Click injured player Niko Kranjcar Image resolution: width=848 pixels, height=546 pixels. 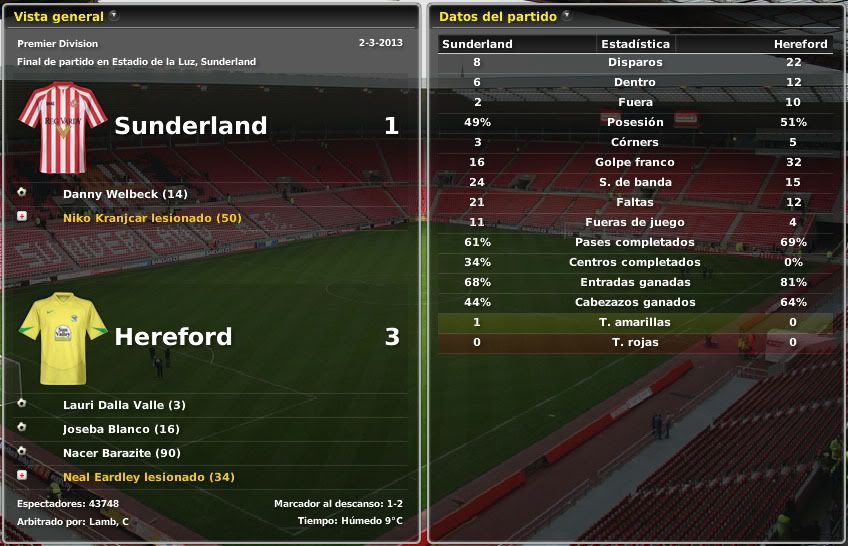tap(152, 218)
